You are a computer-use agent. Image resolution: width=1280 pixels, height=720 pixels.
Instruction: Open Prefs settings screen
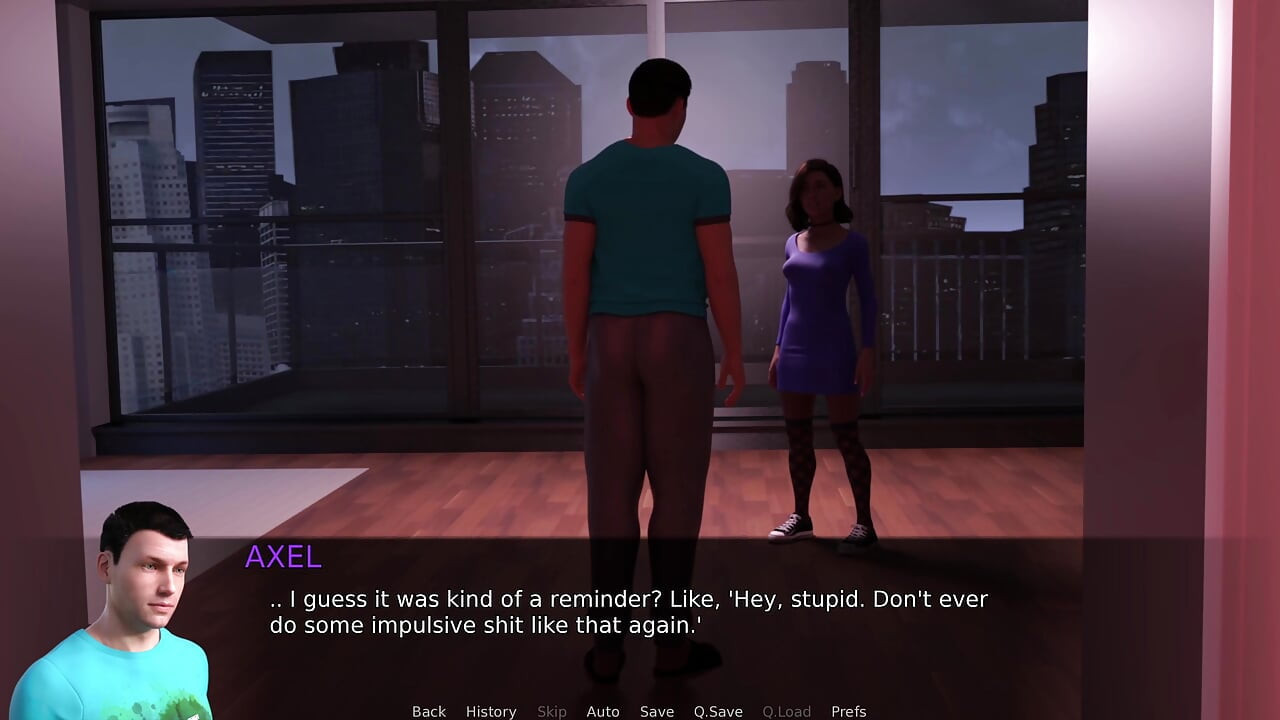849,711
